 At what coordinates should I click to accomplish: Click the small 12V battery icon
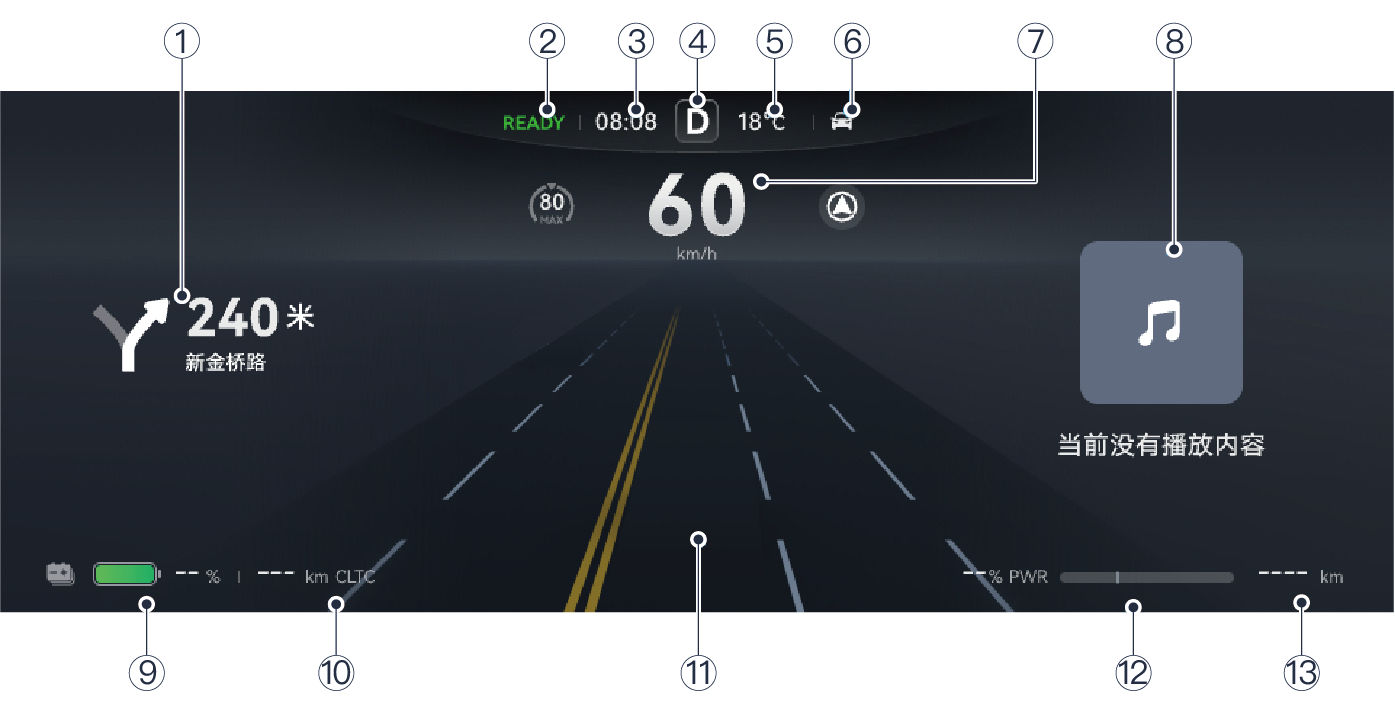pyautogui.click(x=60, y=574)
